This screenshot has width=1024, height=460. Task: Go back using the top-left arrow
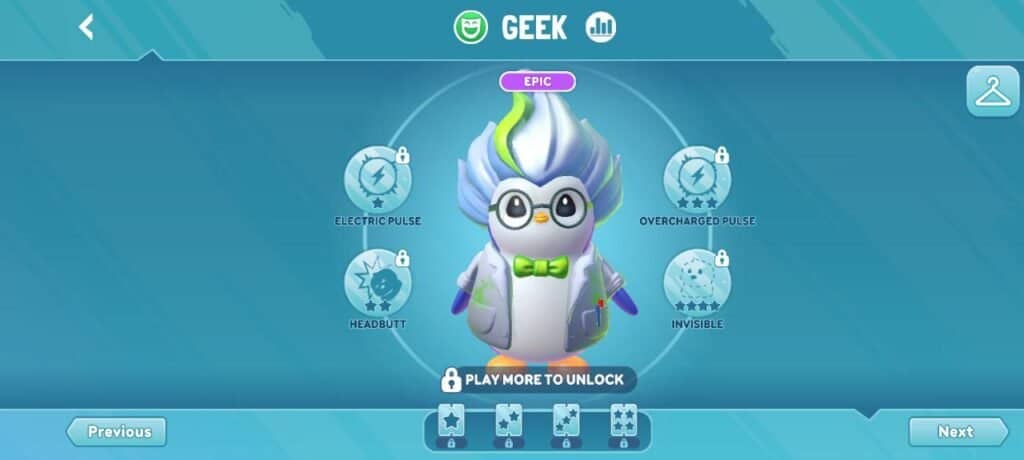pyautogui.click(x=87, y=27)
